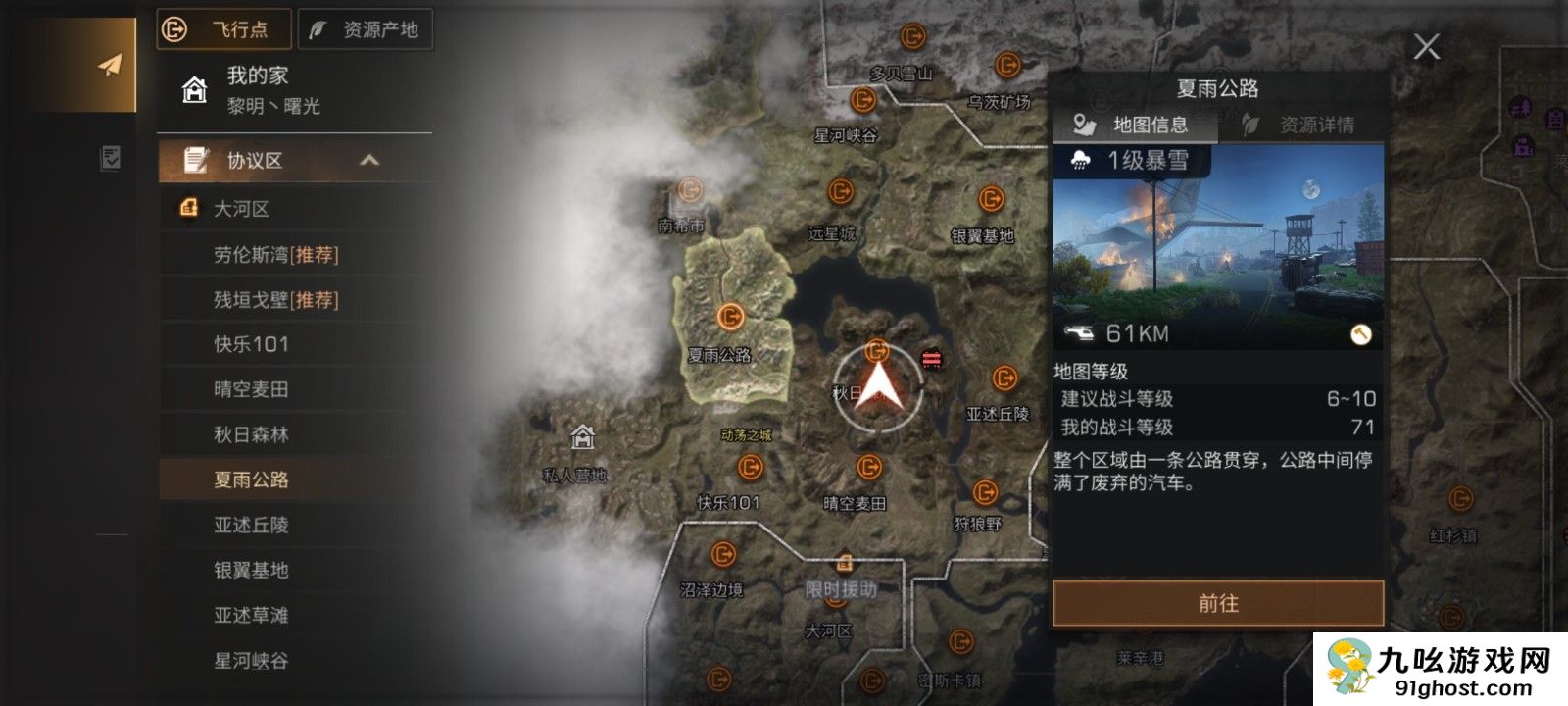Click the 夏雨公路 flight point marker

730,317
